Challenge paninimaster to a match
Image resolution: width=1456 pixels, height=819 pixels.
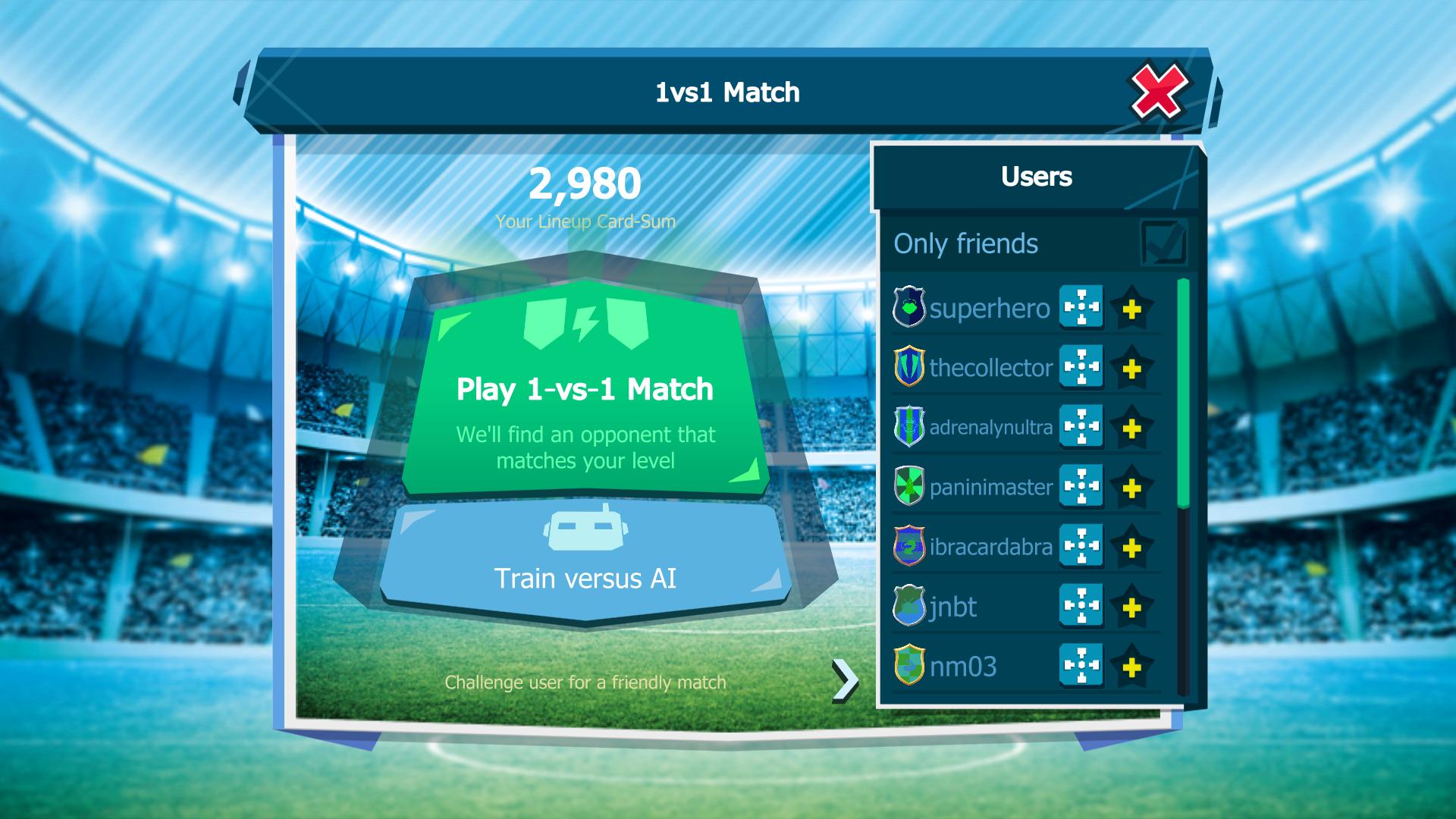(x=1081, y=486)
